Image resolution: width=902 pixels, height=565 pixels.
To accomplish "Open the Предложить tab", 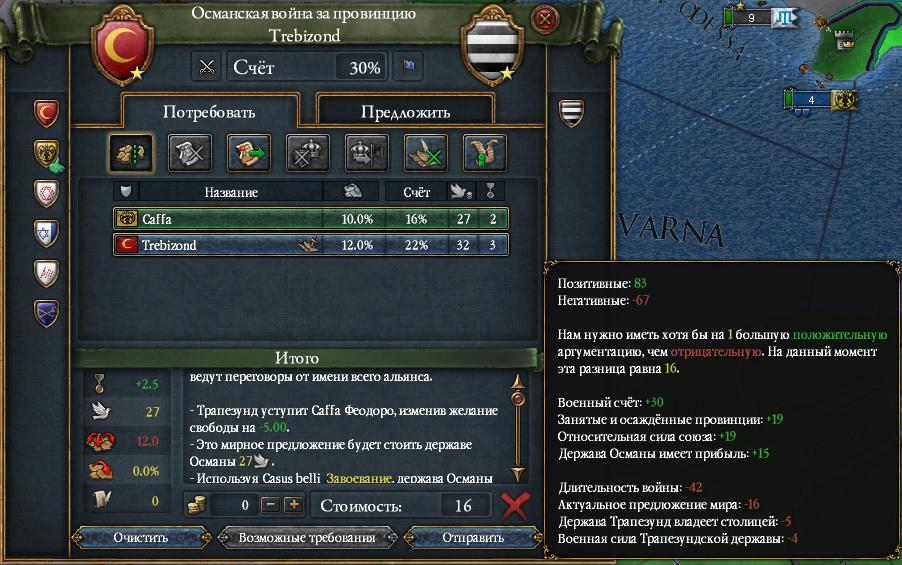I will point(405,112).
